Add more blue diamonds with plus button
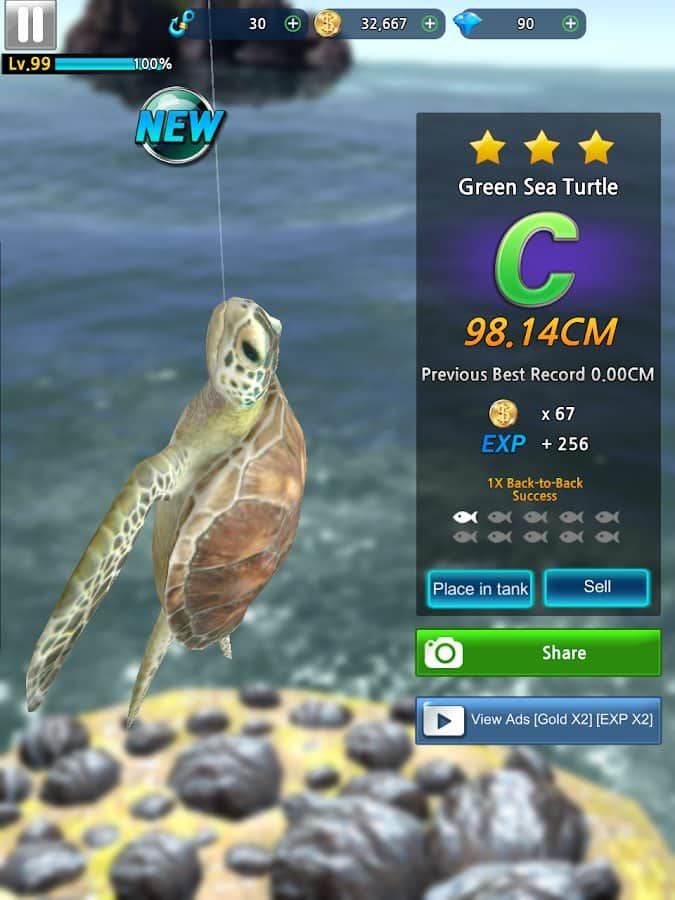This screenshot has height=900, width=675. pyautogui.click(x=570, y=24)
